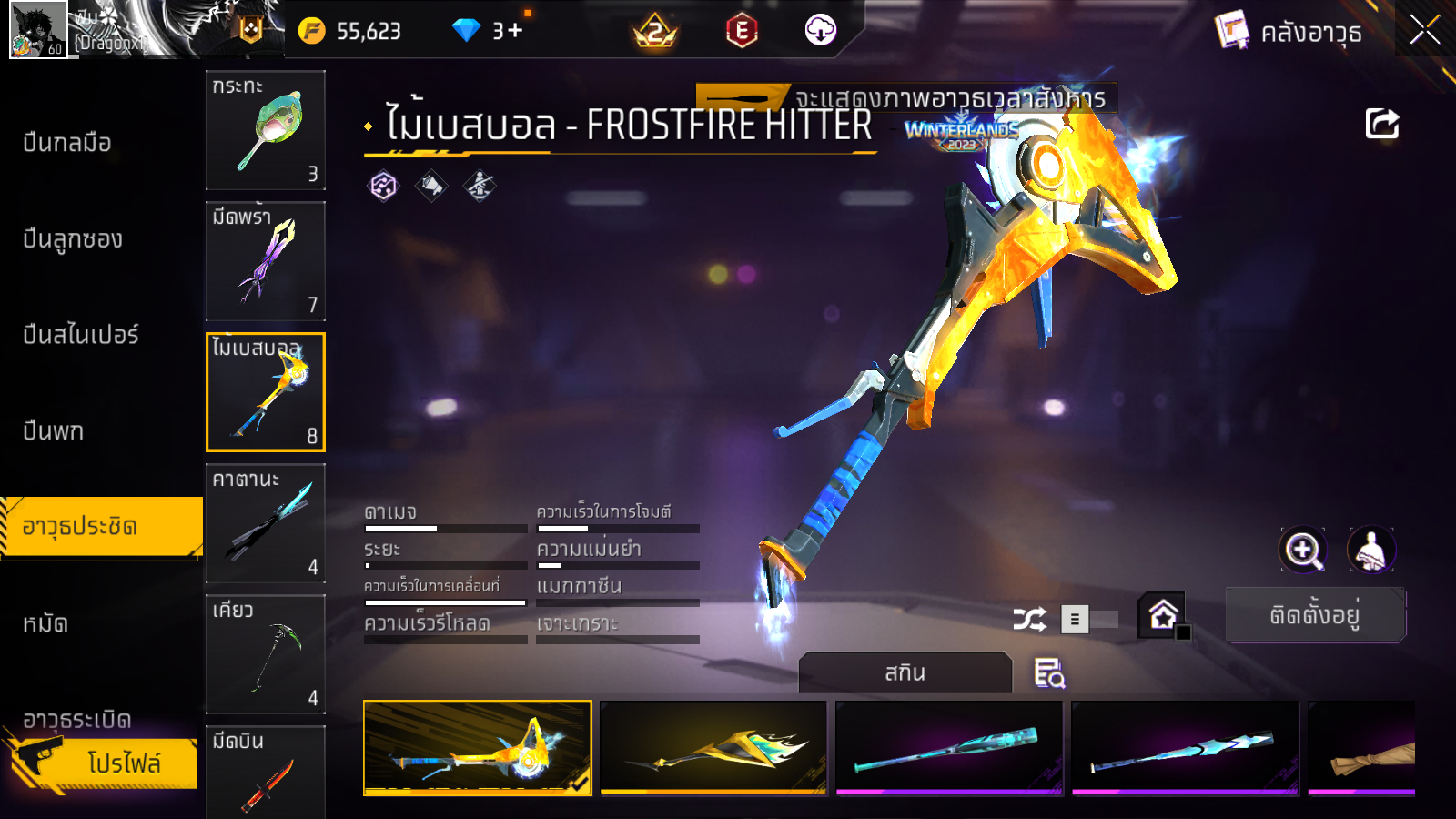Switch to the หมัด fist category
1456x819 pixels.
[x=45, y=623]
